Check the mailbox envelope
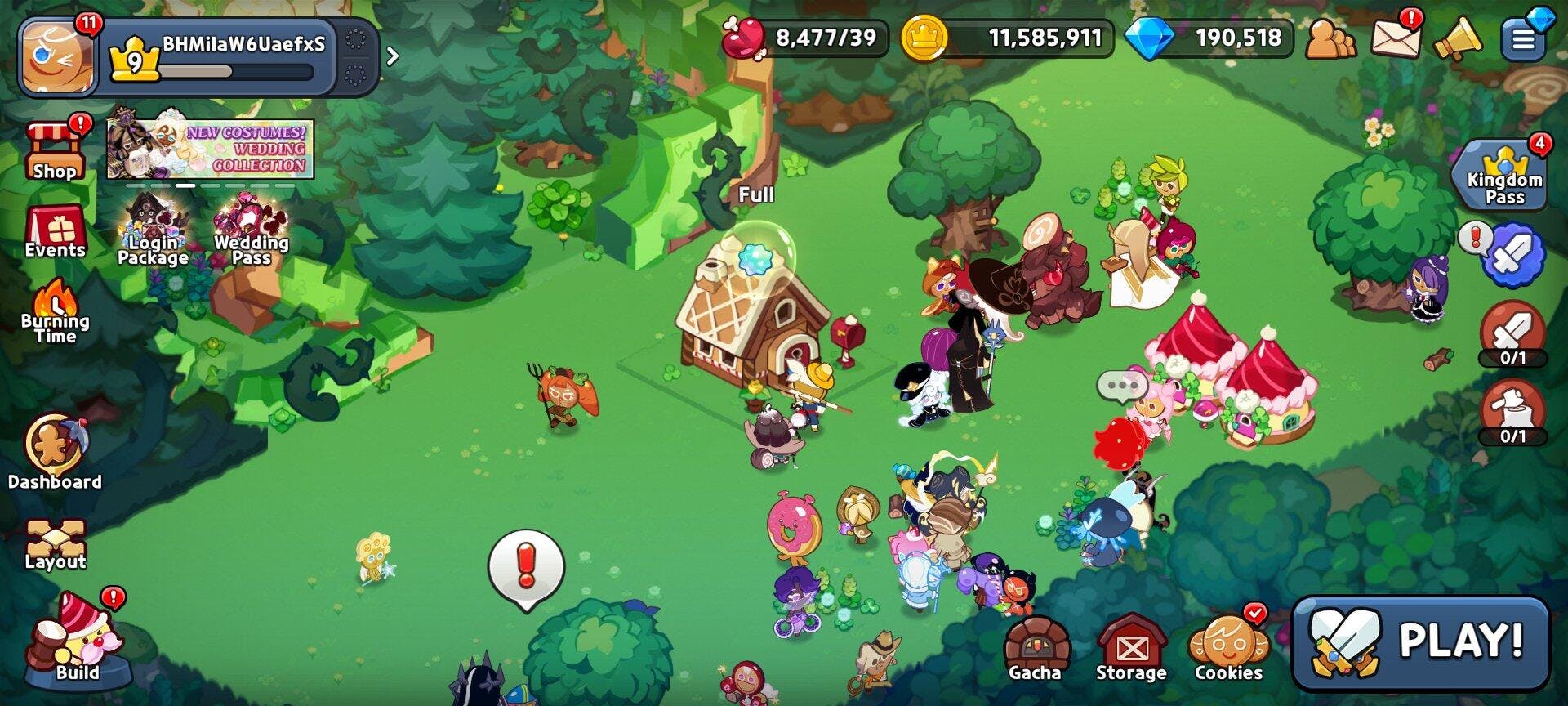 [x=1395, y=38]
